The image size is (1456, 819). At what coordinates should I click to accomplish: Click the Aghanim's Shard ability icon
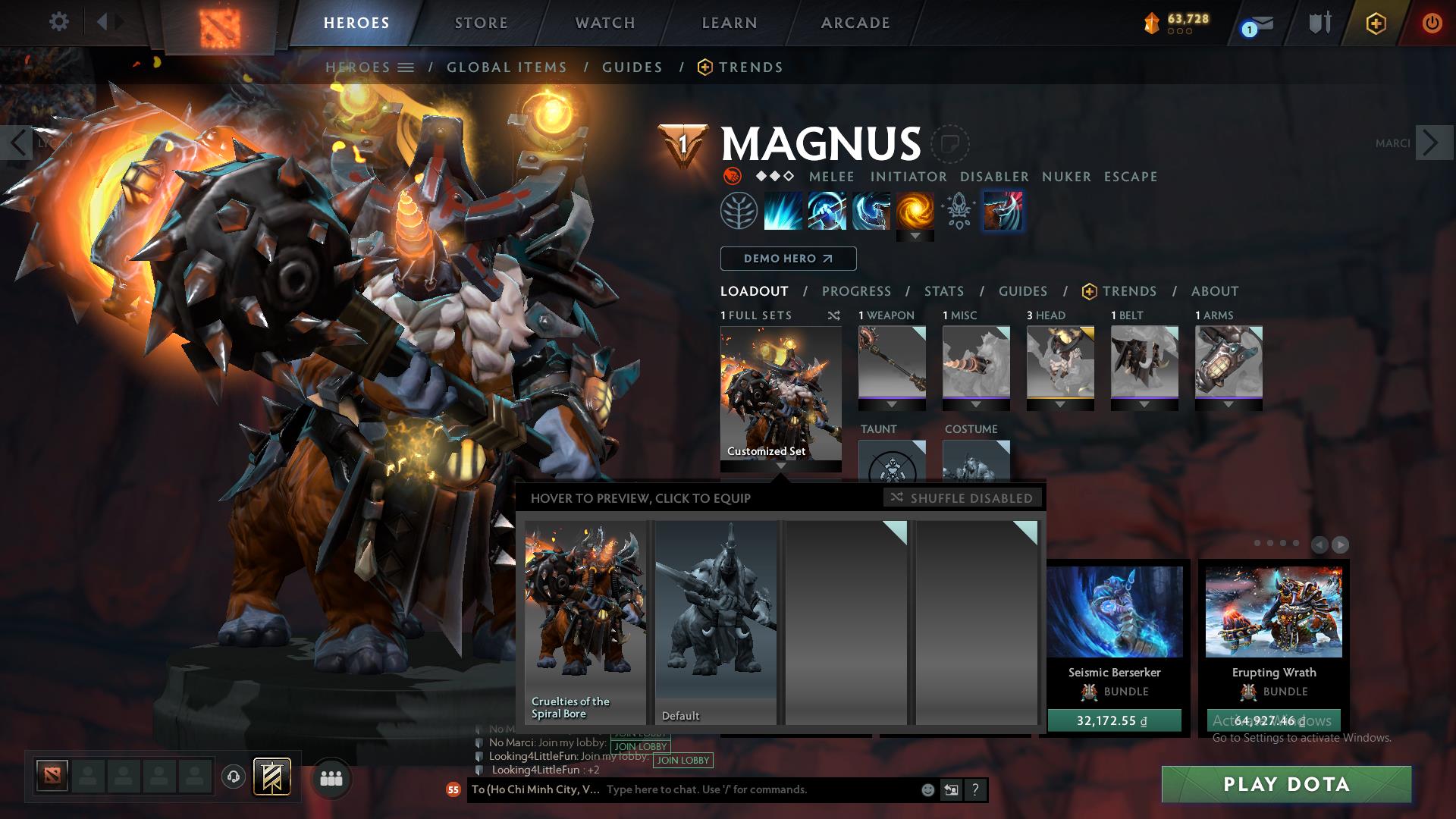pyautogui.click(x=959, y=211)
